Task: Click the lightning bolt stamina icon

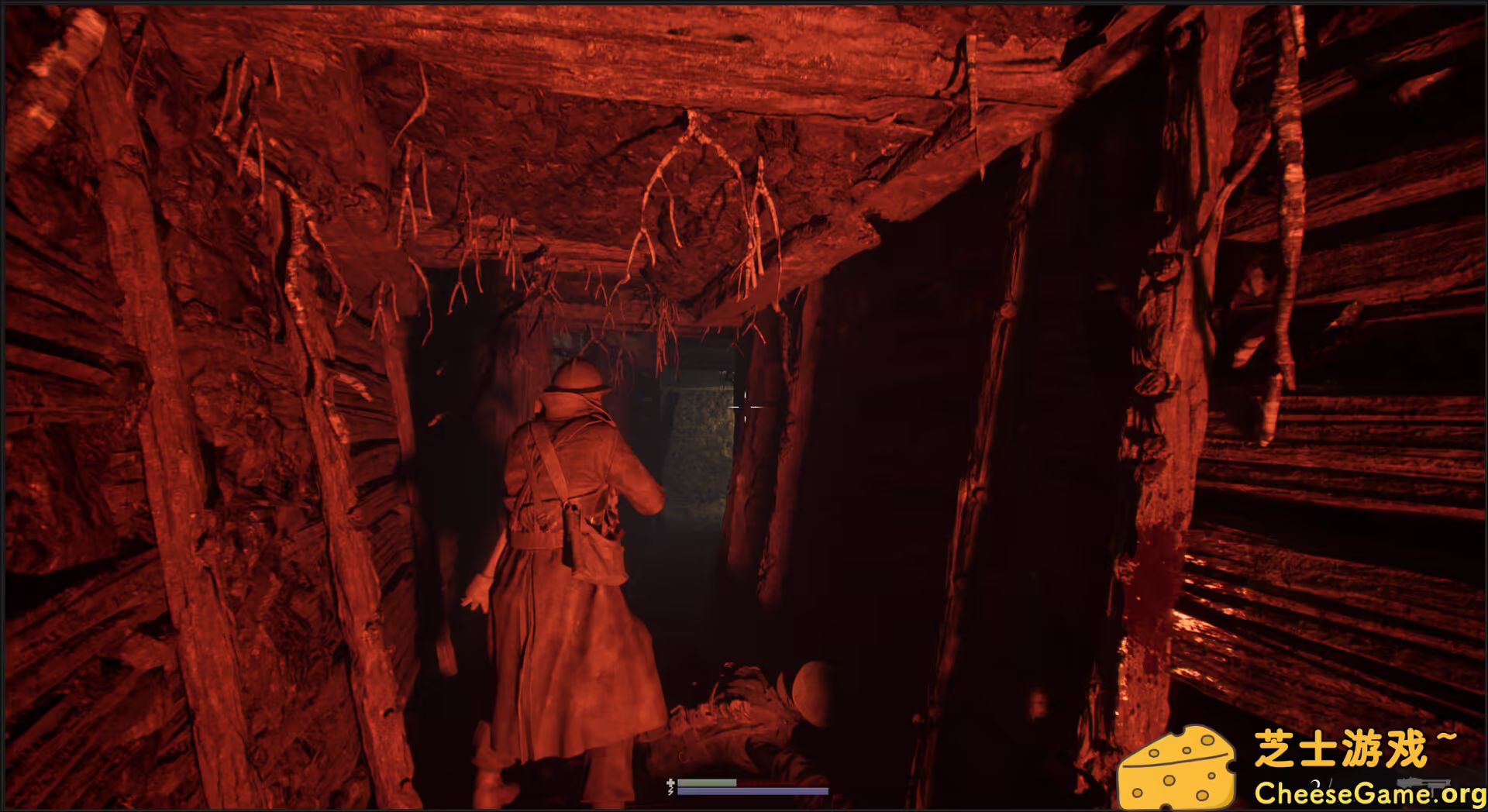Action: coord(670,792)
